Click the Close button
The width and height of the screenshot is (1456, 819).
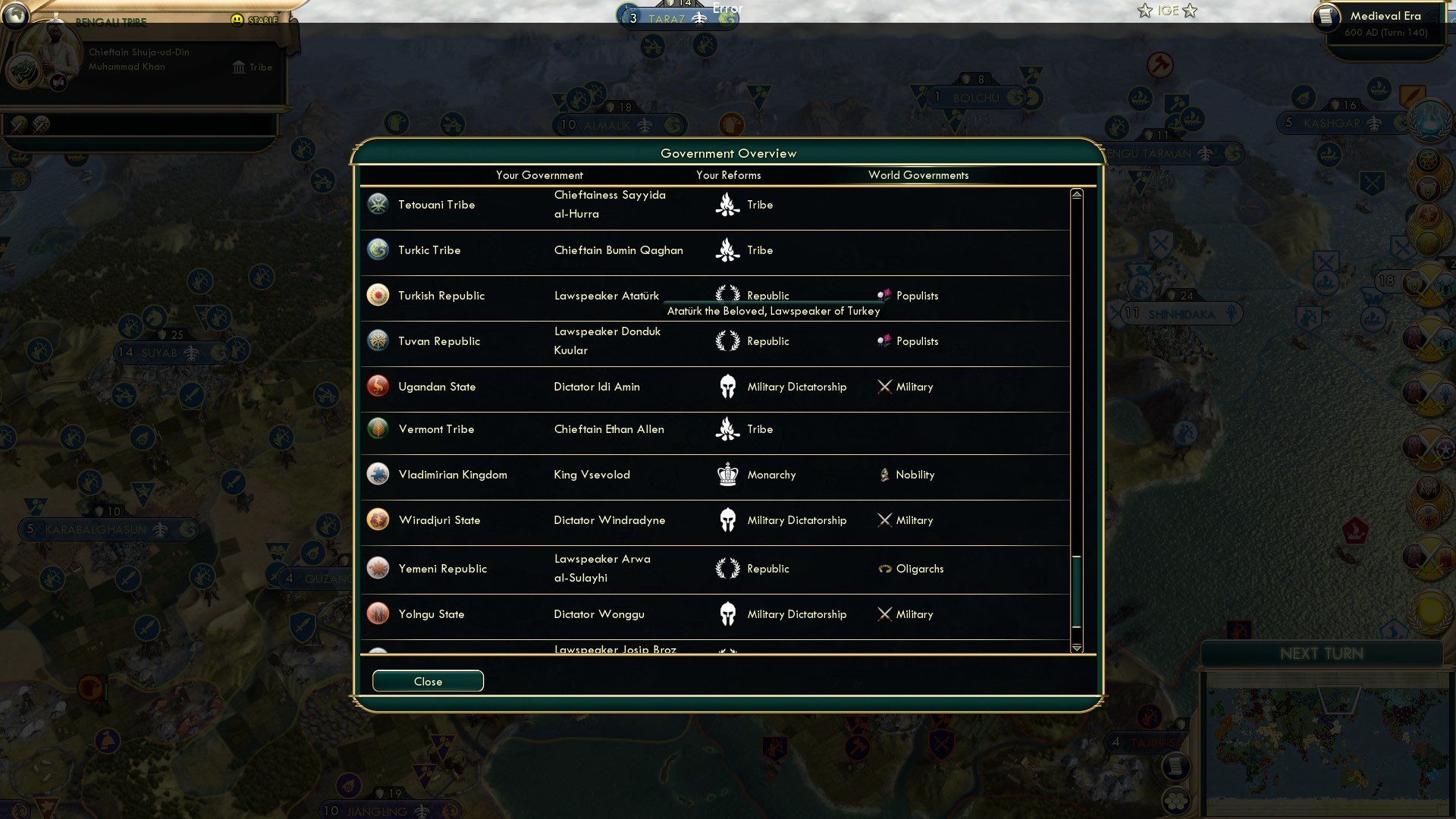(x=427, y=681)
